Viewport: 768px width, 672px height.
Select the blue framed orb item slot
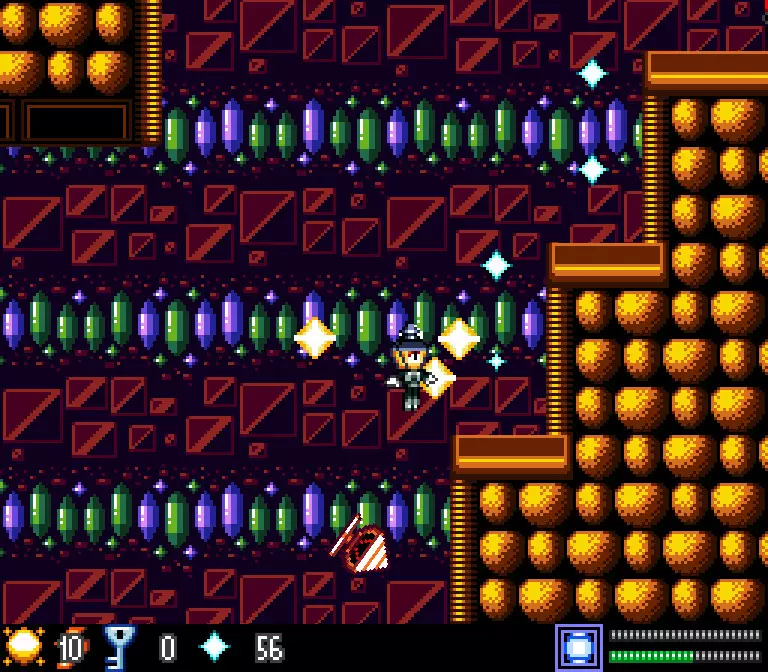pos(579,647)
